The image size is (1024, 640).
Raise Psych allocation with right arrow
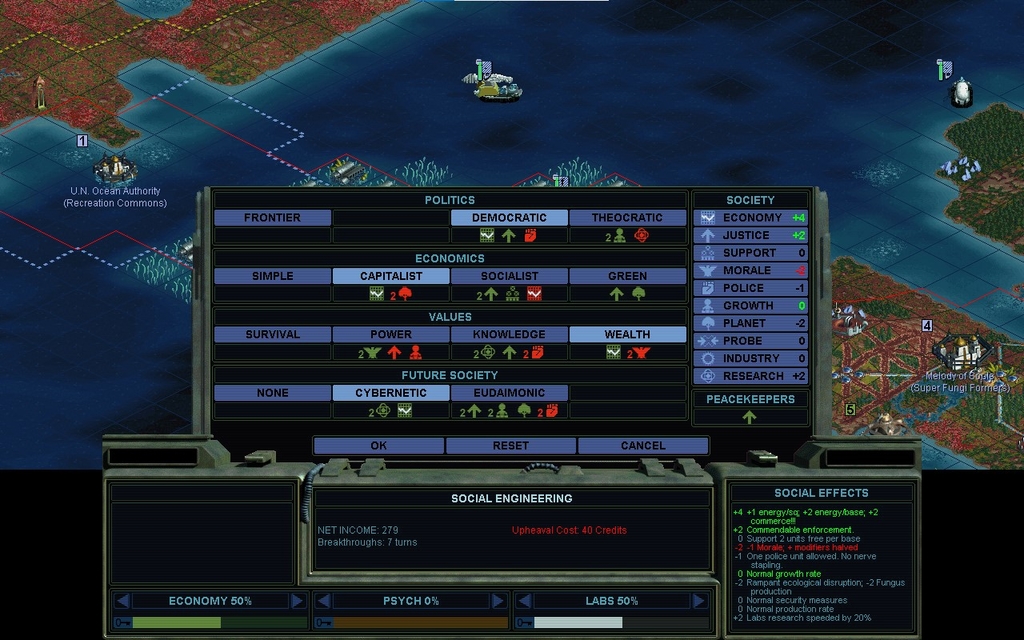pyautogui.click(x=497, y=601)
